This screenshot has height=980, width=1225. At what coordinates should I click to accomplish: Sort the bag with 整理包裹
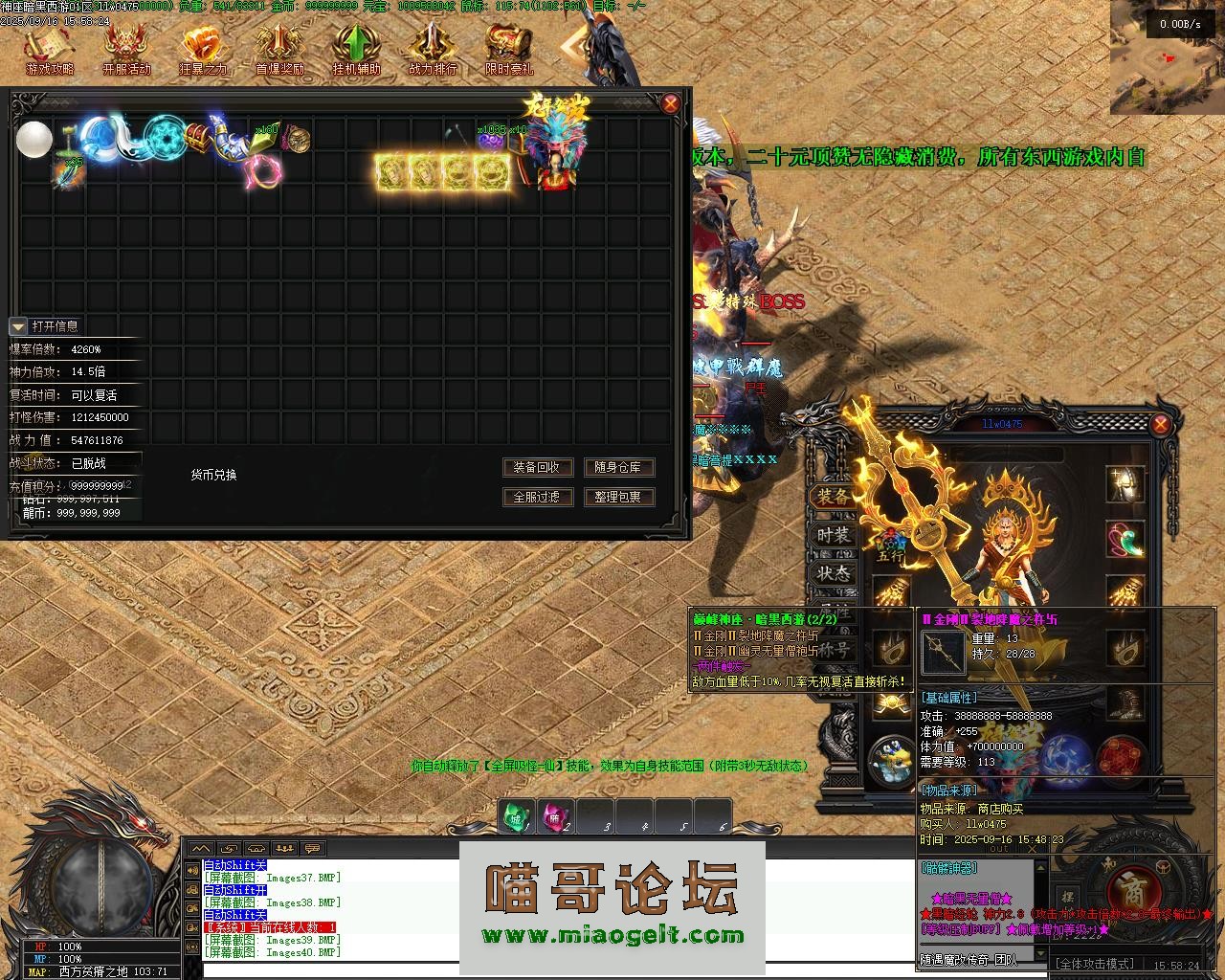click(x=618, y=497)
